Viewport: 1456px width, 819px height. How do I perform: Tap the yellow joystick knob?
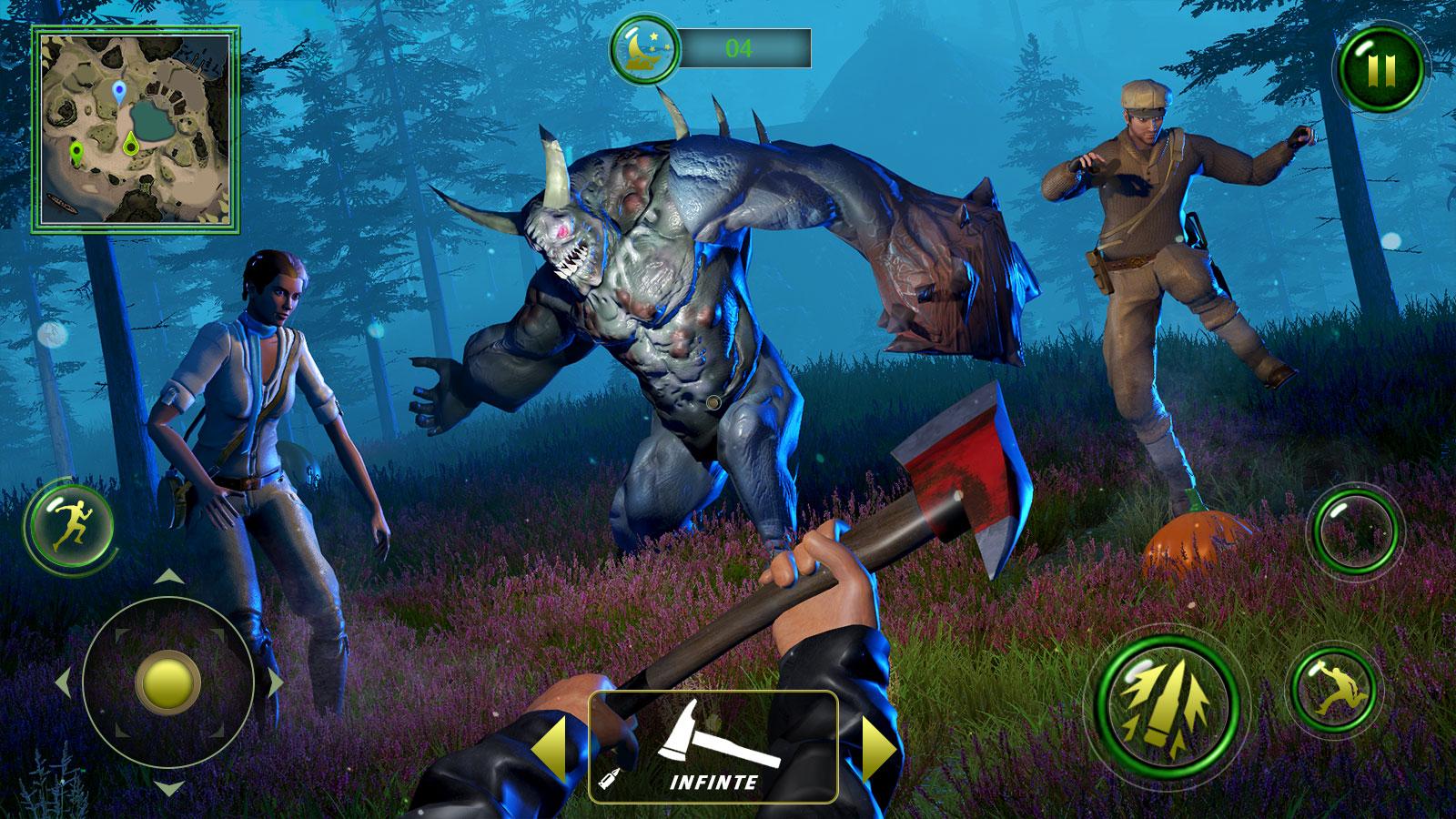pos(167,681)
